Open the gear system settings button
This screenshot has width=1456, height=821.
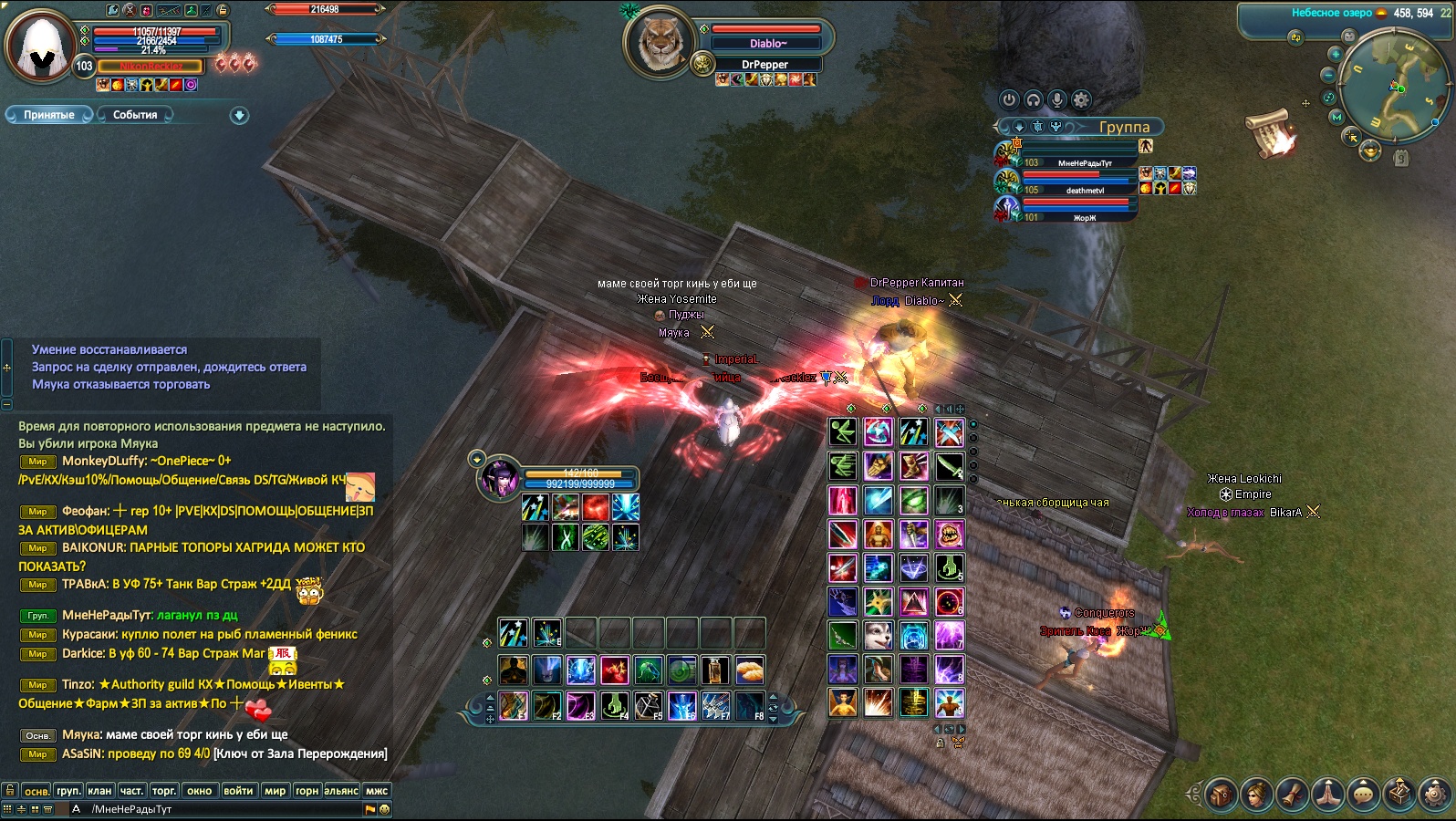tap(1436, 795)
